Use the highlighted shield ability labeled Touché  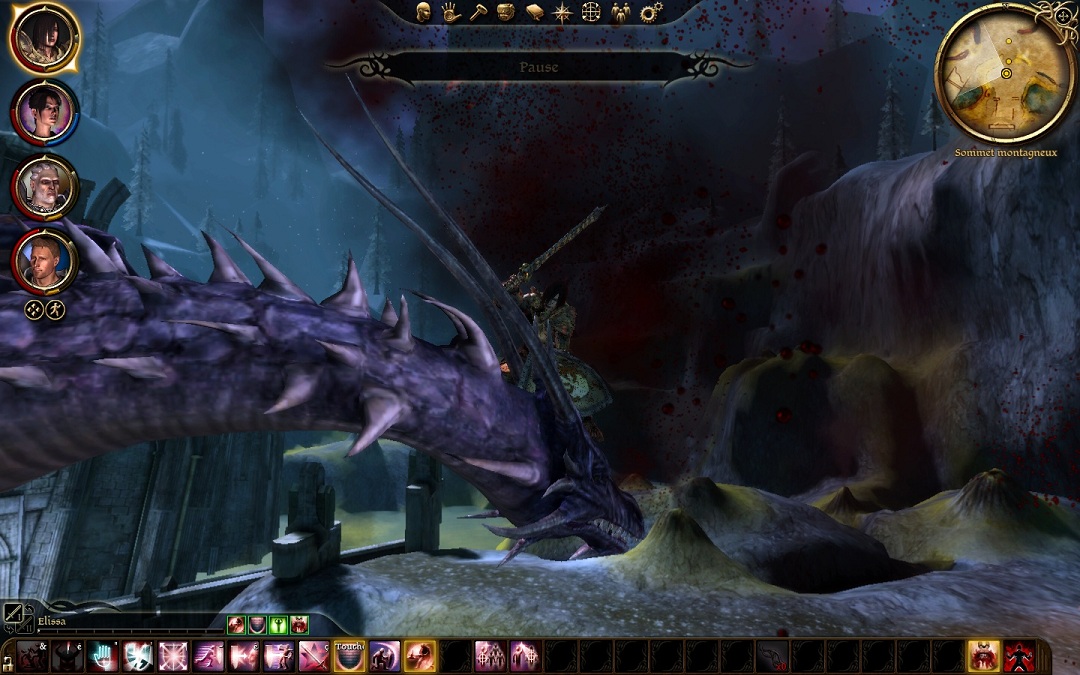tap(349, 656)
